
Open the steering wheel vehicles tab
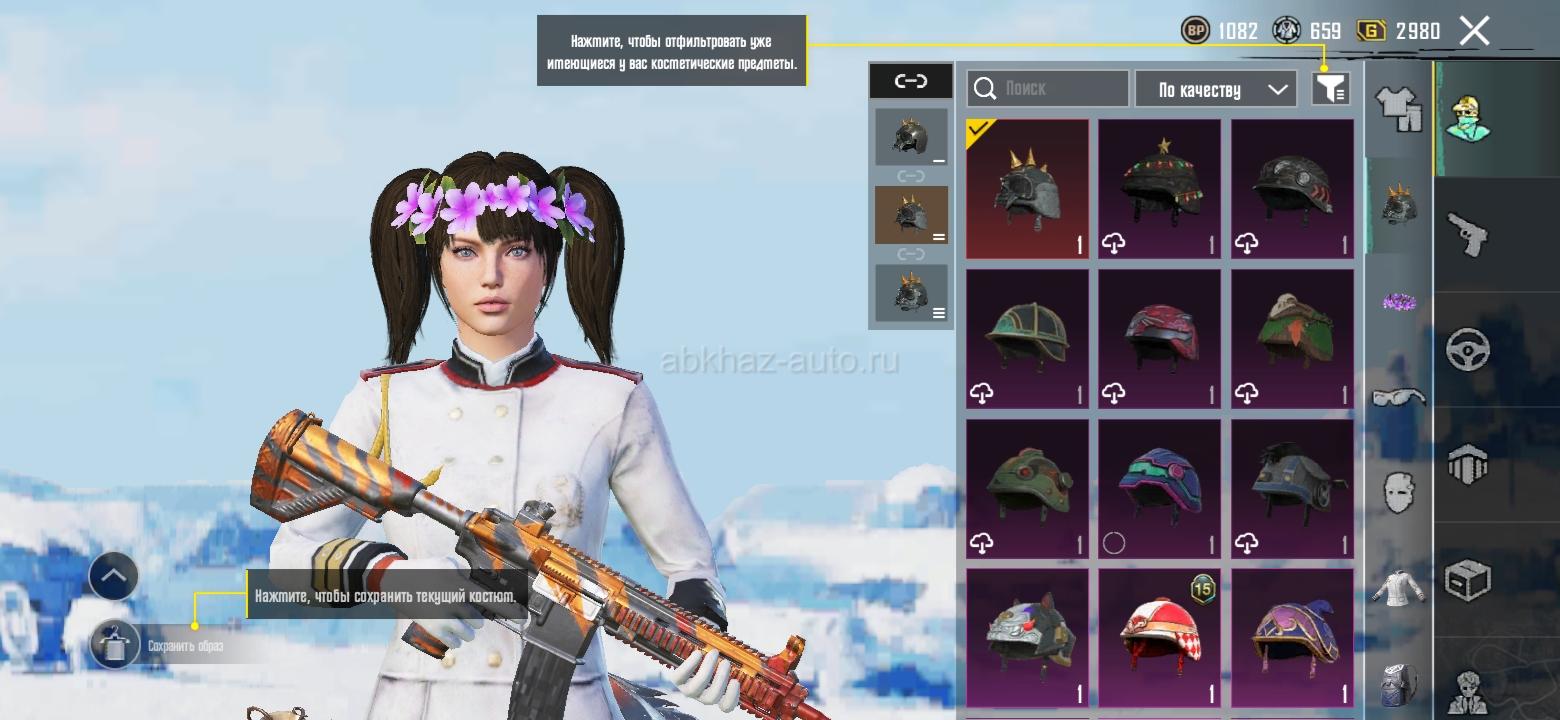(1468, 350)
